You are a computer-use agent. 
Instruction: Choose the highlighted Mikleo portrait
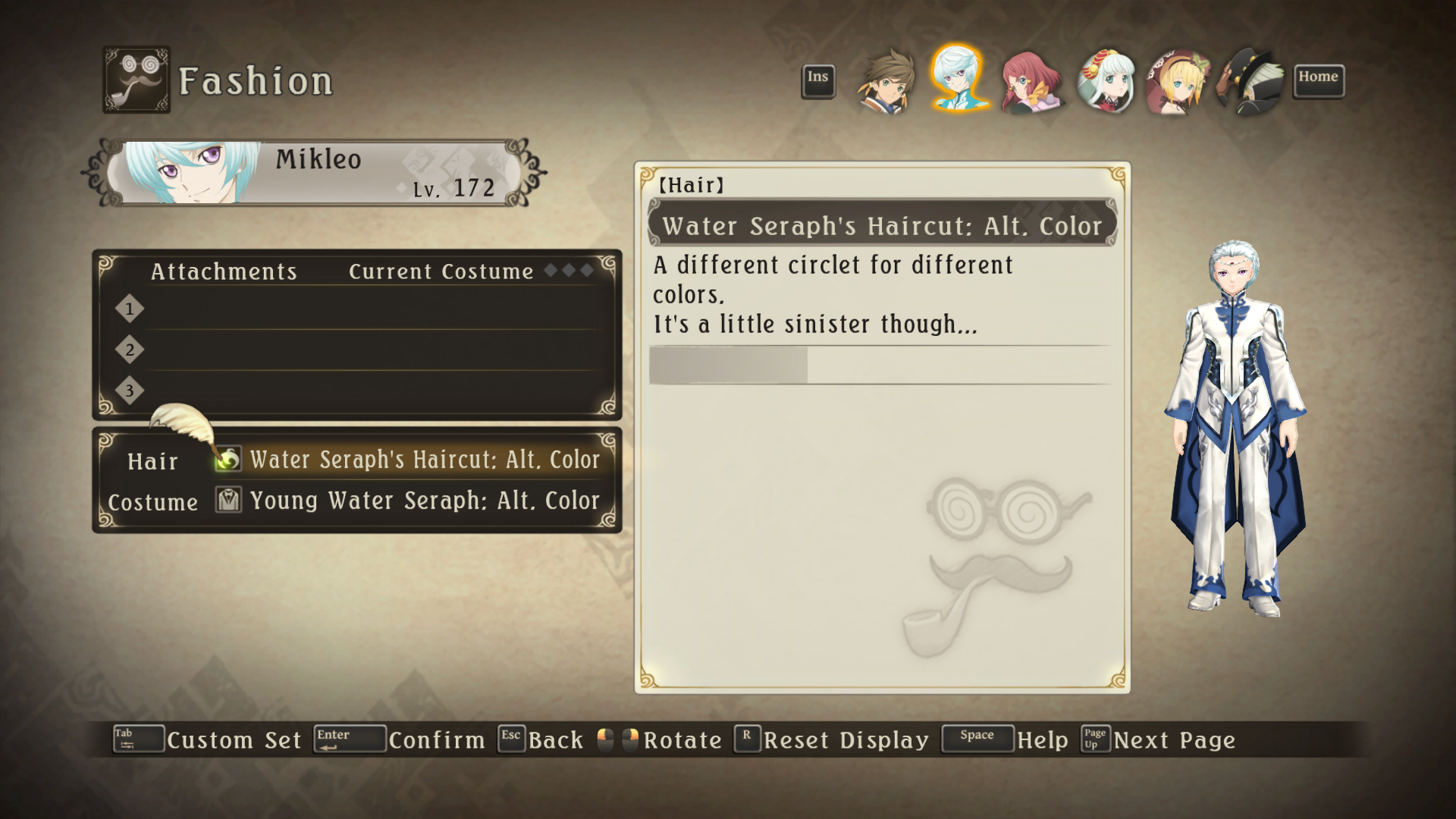(x=959, y=79)
